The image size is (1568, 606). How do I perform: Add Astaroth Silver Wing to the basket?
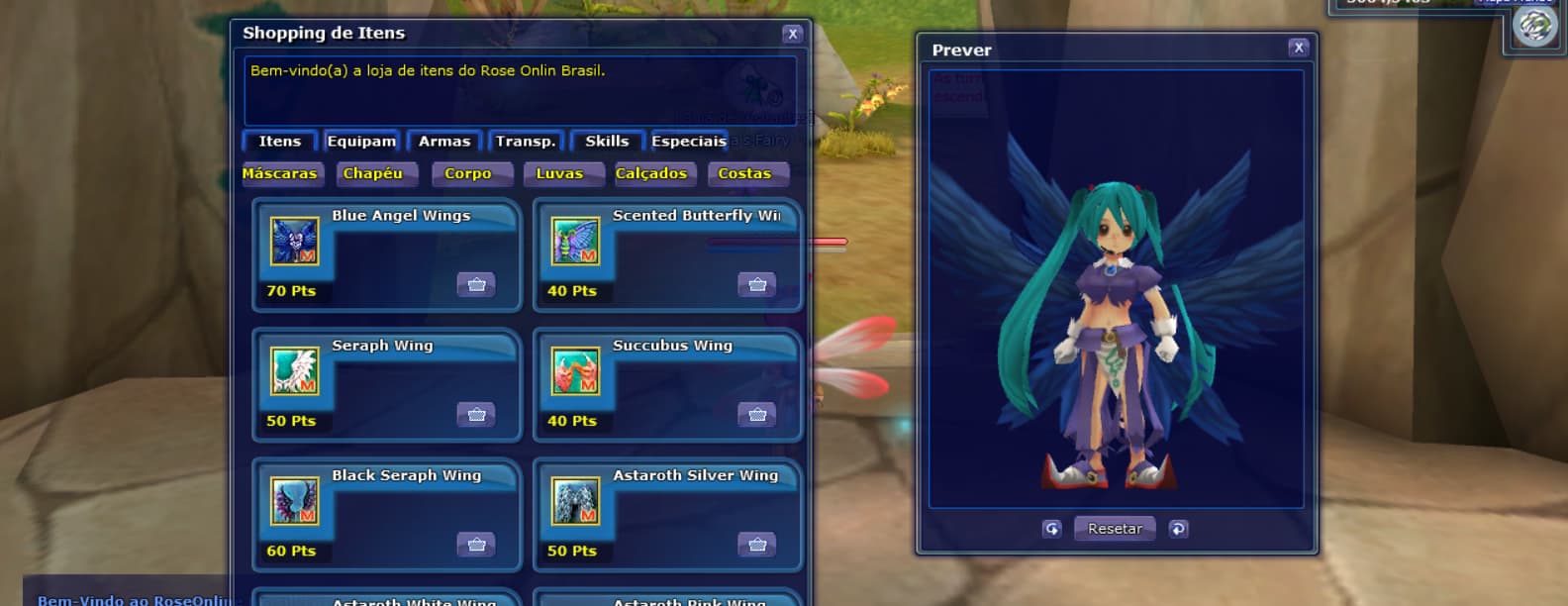[757, 545]
